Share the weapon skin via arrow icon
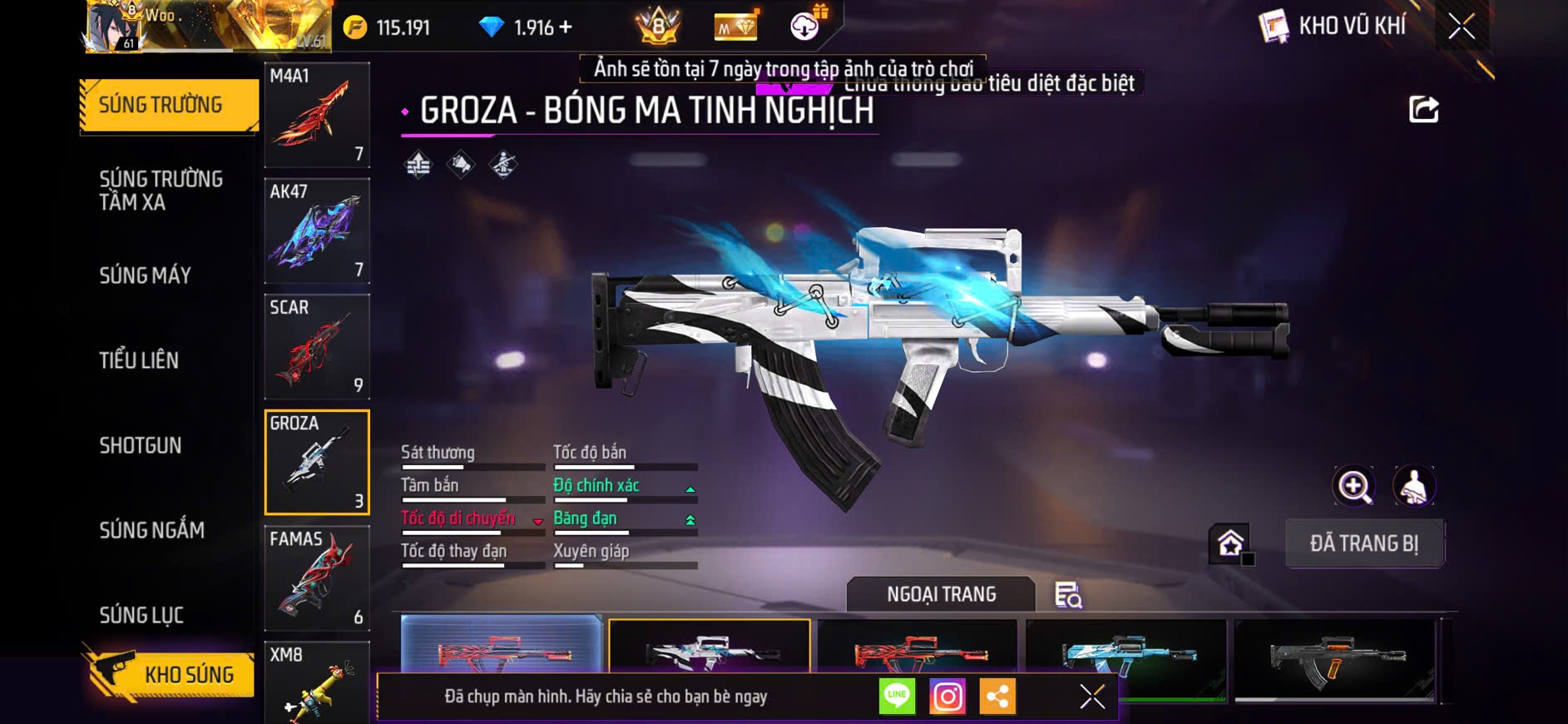Viewport: 1568px width, 724px height. coord(1423,109)
